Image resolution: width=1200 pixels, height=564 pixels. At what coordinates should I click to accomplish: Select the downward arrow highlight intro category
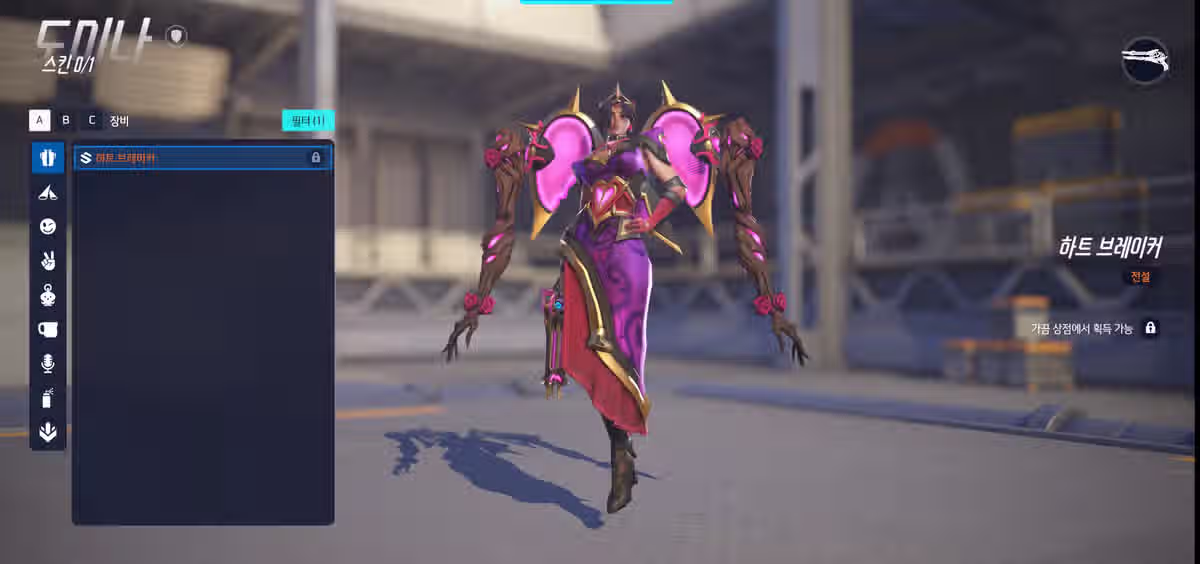[x=48, y=432]
